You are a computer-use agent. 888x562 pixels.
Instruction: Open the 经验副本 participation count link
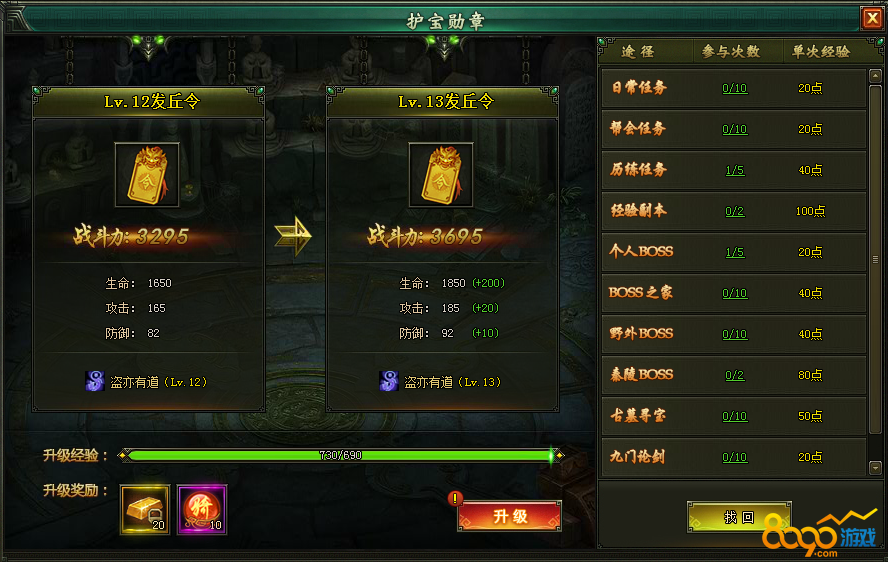pos(735,211)
